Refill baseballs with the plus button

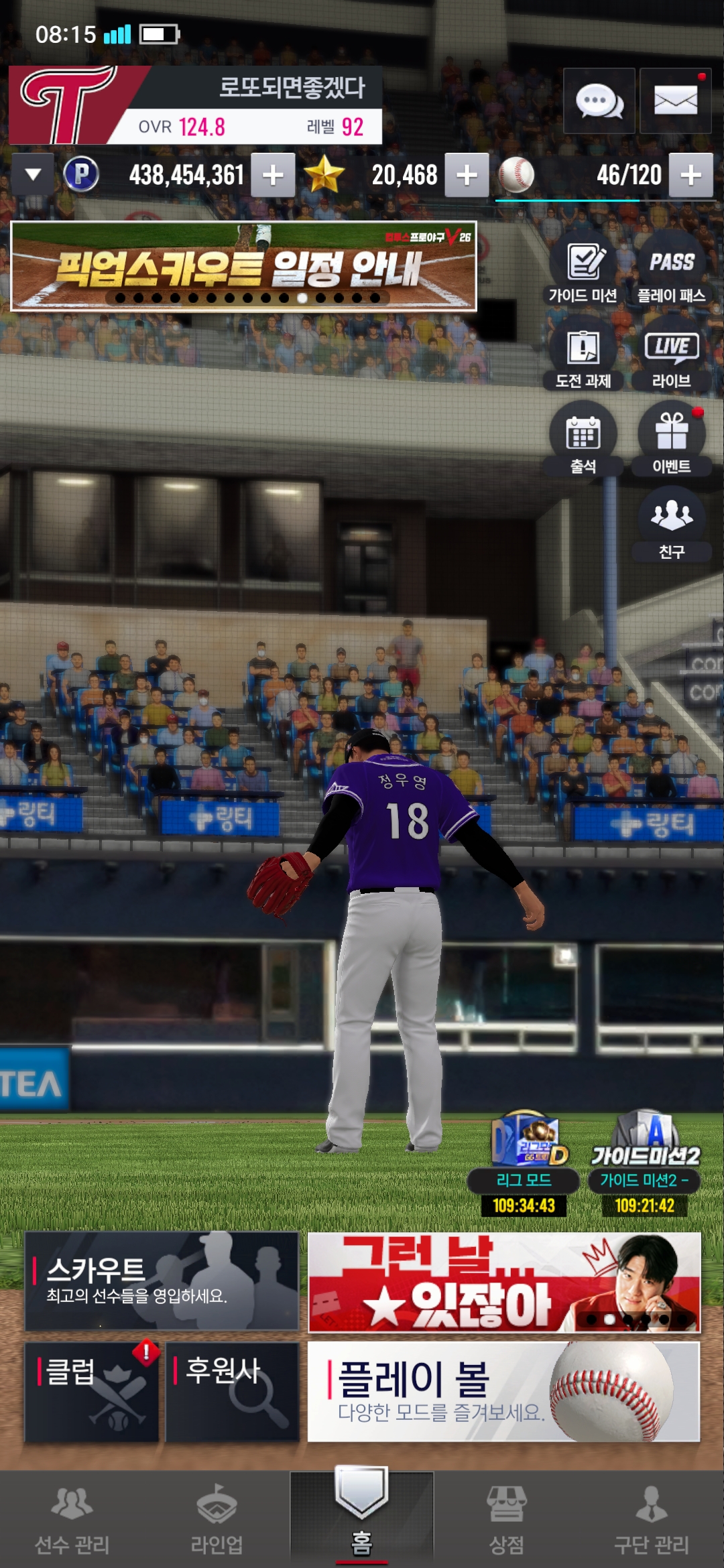690,176
